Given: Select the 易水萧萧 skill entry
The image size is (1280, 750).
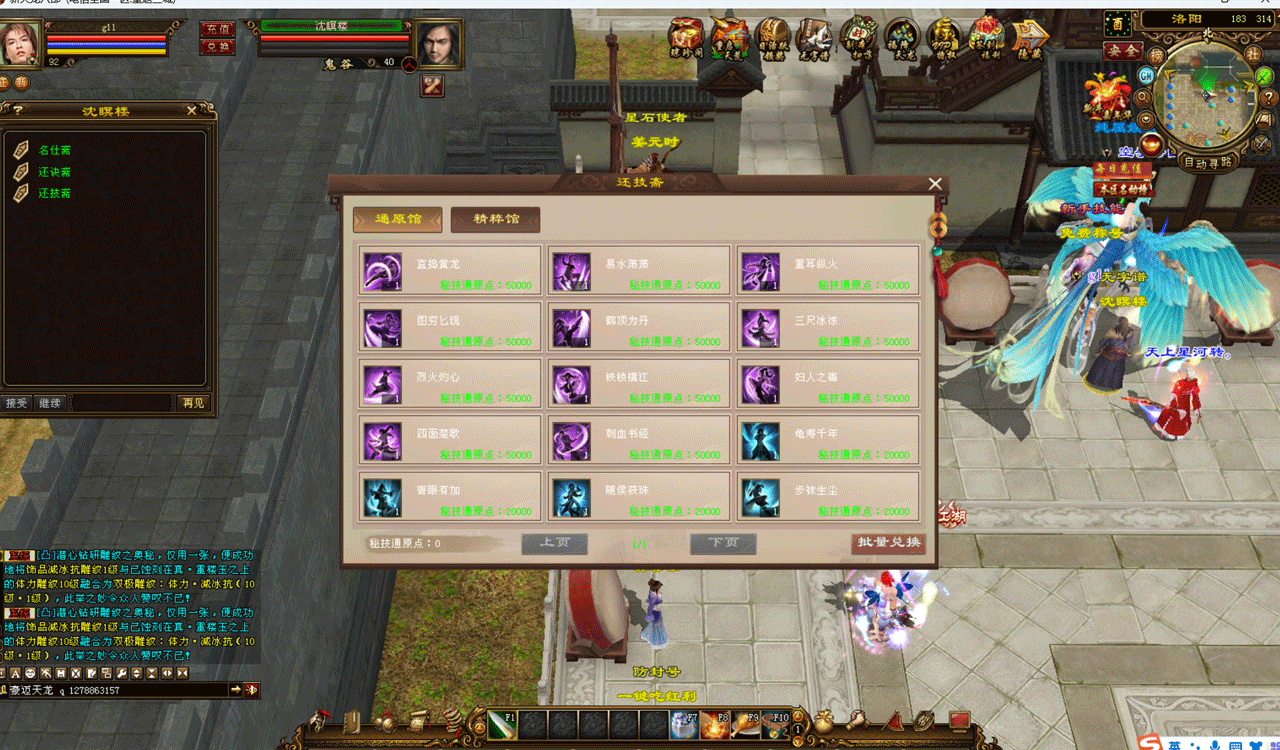Looking at the screenshot, I should (639, 271).
